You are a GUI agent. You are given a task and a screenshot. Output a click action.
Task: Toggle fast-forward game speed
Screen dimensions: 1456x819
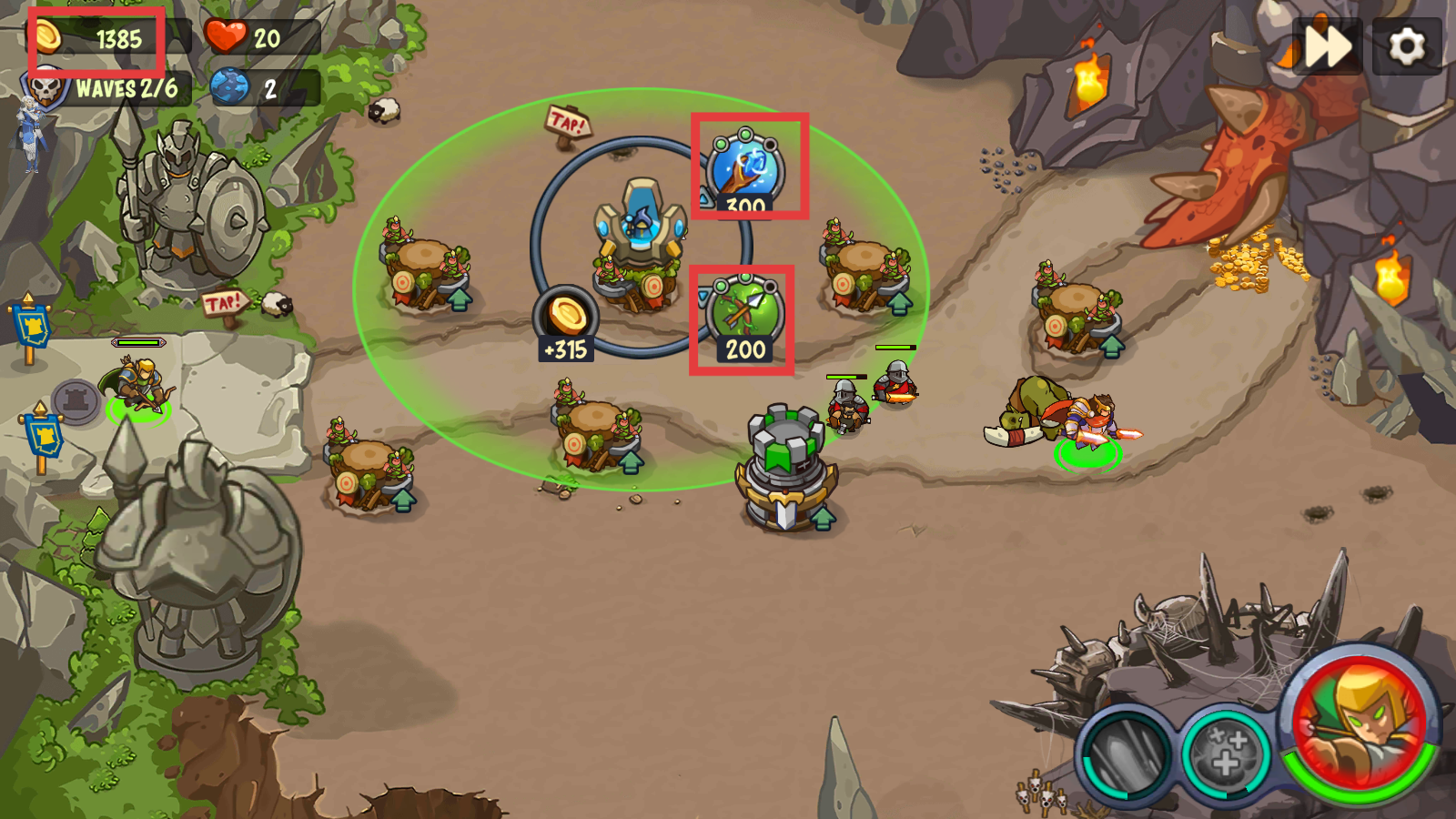tap(1327, 45)
